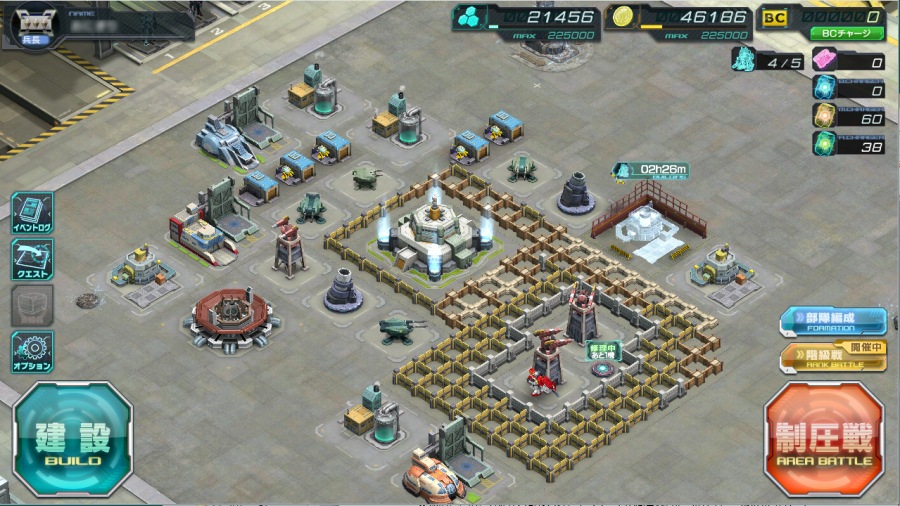The width and height of the screenshot is (900, 506).
Task: Tap the gold coin resource icon
Action: pyautogui.click(x=621, y=18)
